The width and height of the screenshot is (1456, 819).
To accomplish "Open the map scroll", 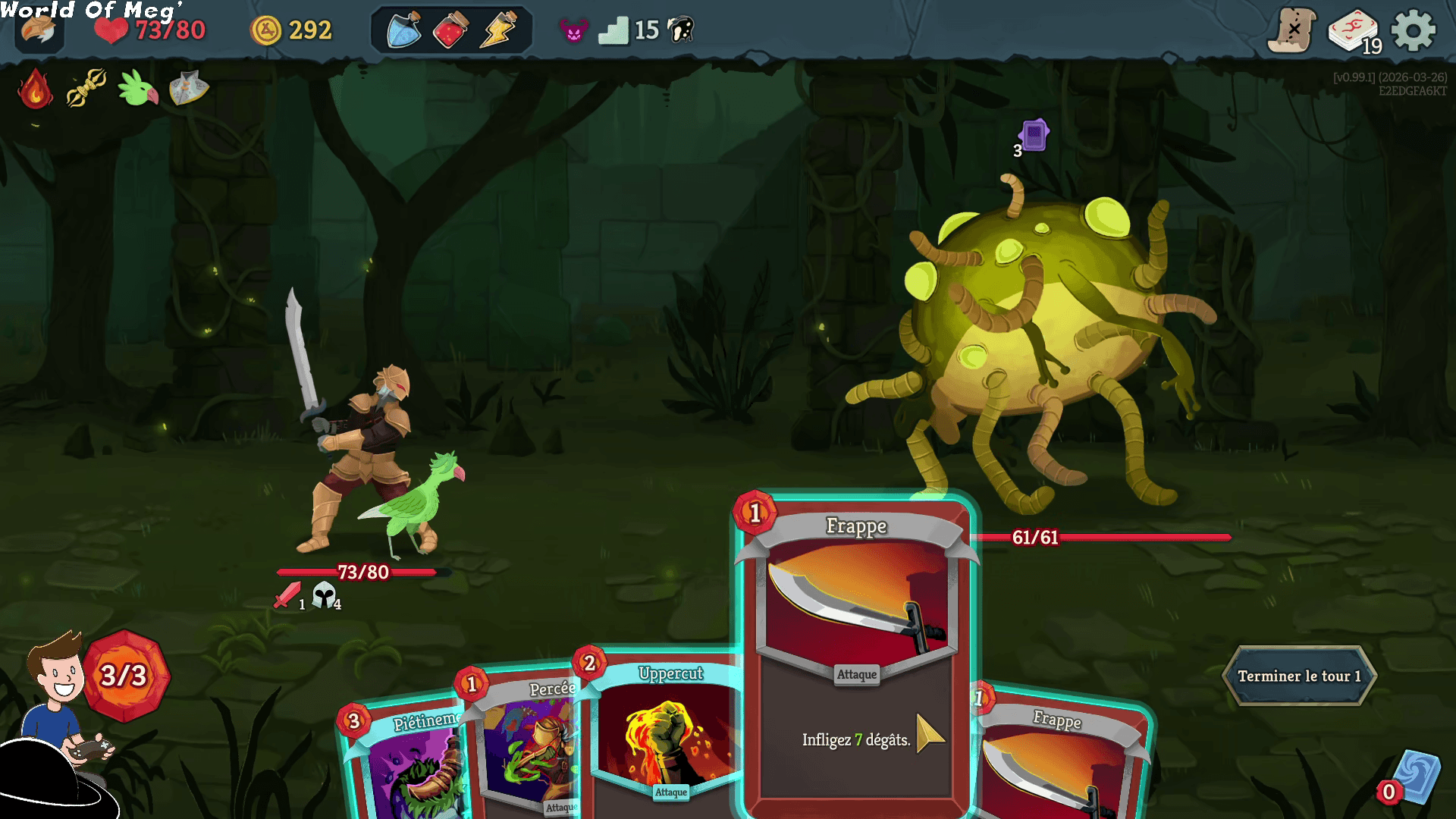I will point(1292,31).
